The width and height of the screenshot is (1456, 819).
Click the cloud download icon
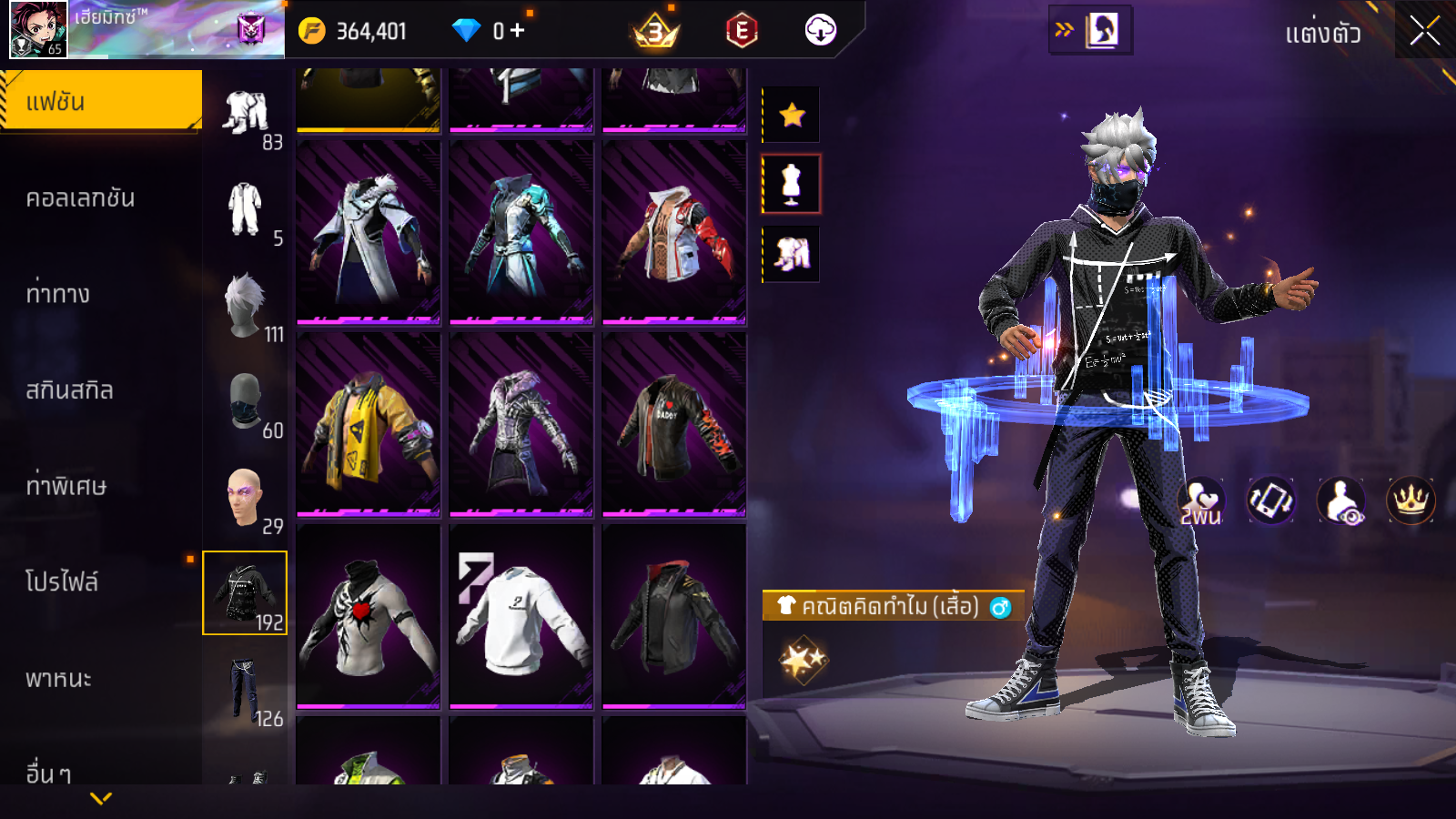[x=820, y=31]
